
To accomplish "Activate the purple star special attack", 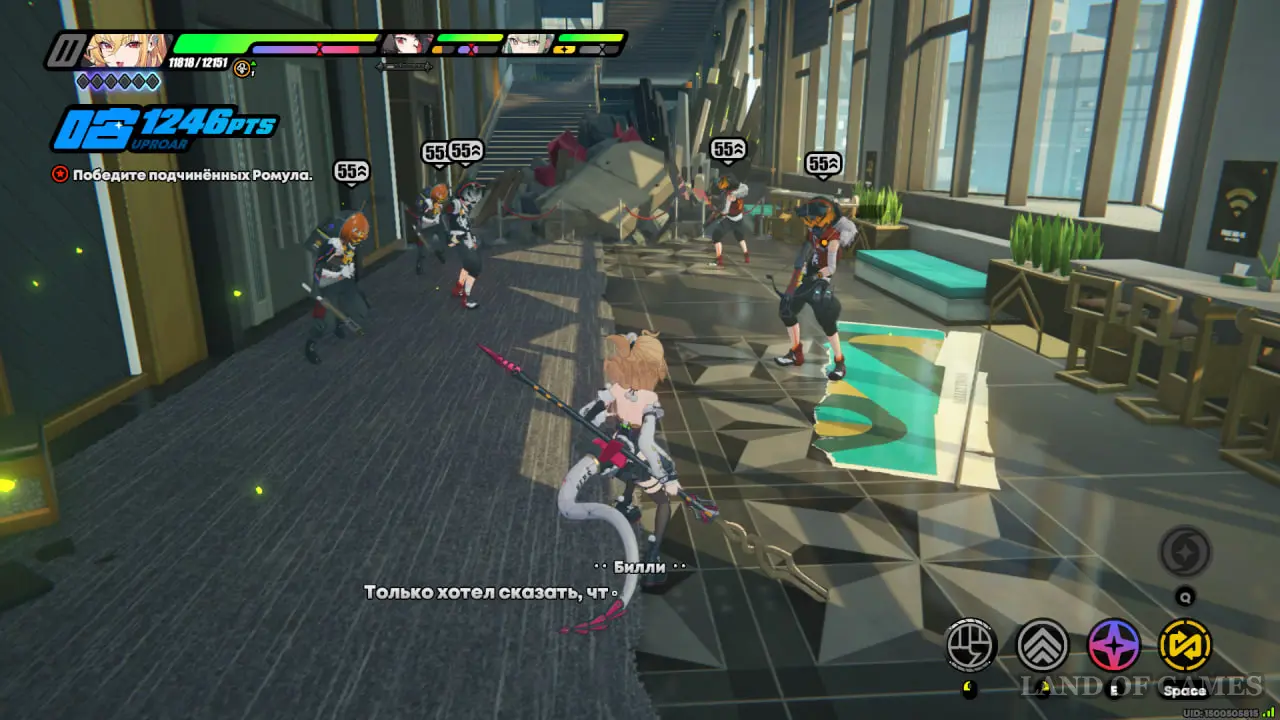I will click(1114, 645).
